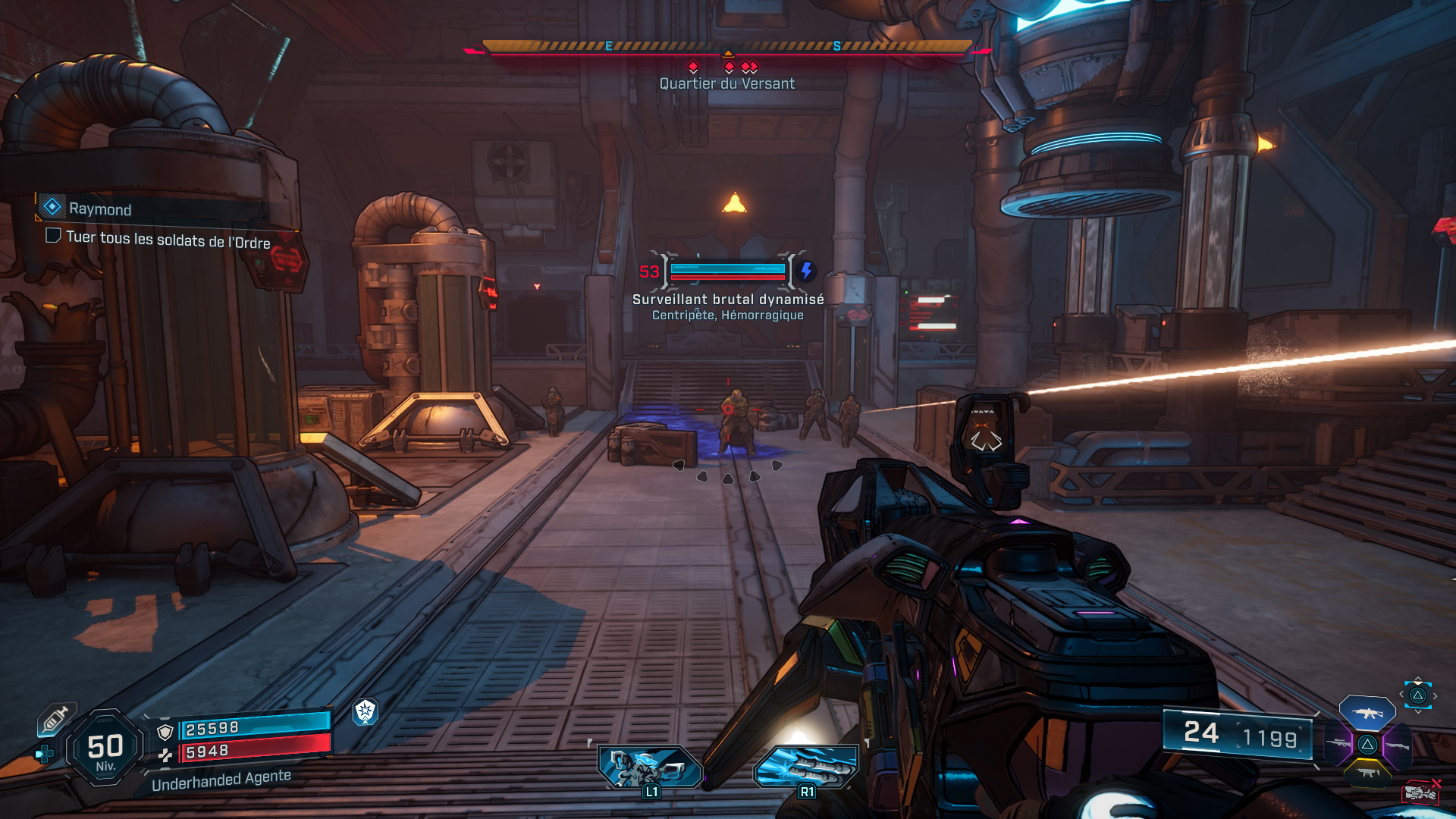Switch to the yellow-bordered submachine gun slot

[1367, 773]
